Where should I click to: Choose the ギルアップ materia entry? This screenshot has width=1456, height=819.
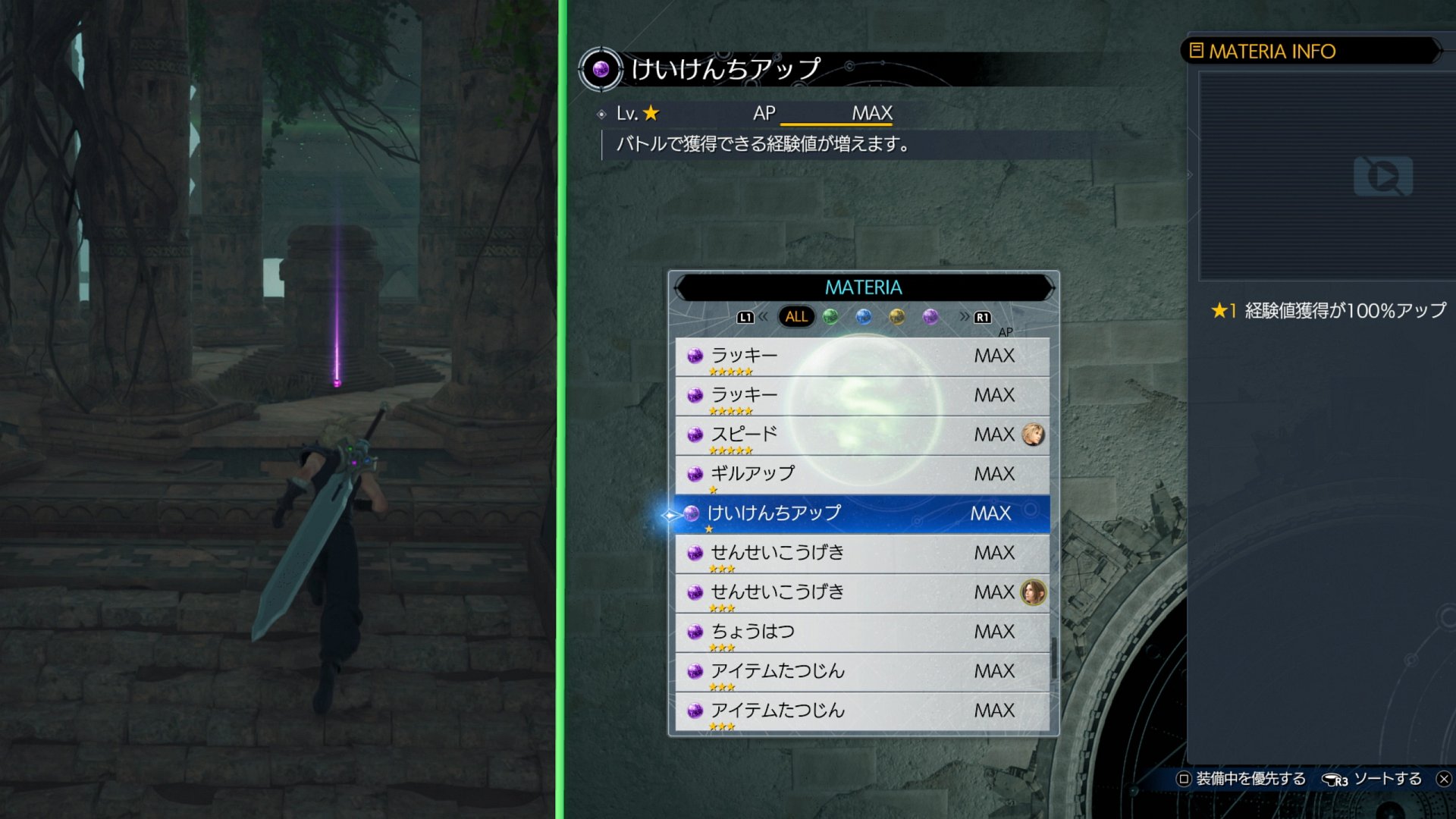861,474
